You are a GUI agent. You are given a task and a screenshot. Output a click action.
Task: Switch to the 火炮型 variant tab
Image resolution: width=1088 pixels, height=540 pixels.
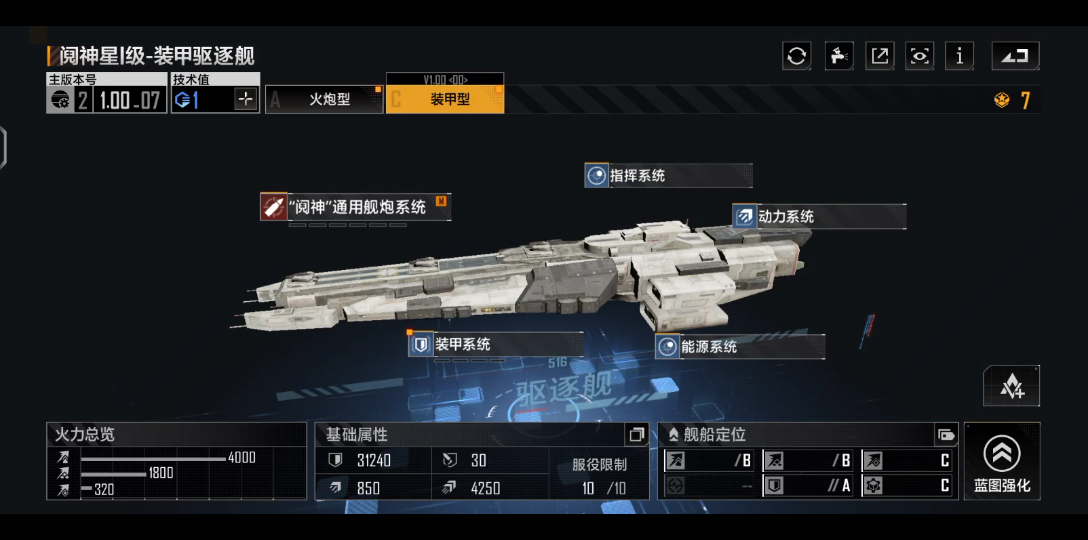pyautogui.click(x=325, y=99)
